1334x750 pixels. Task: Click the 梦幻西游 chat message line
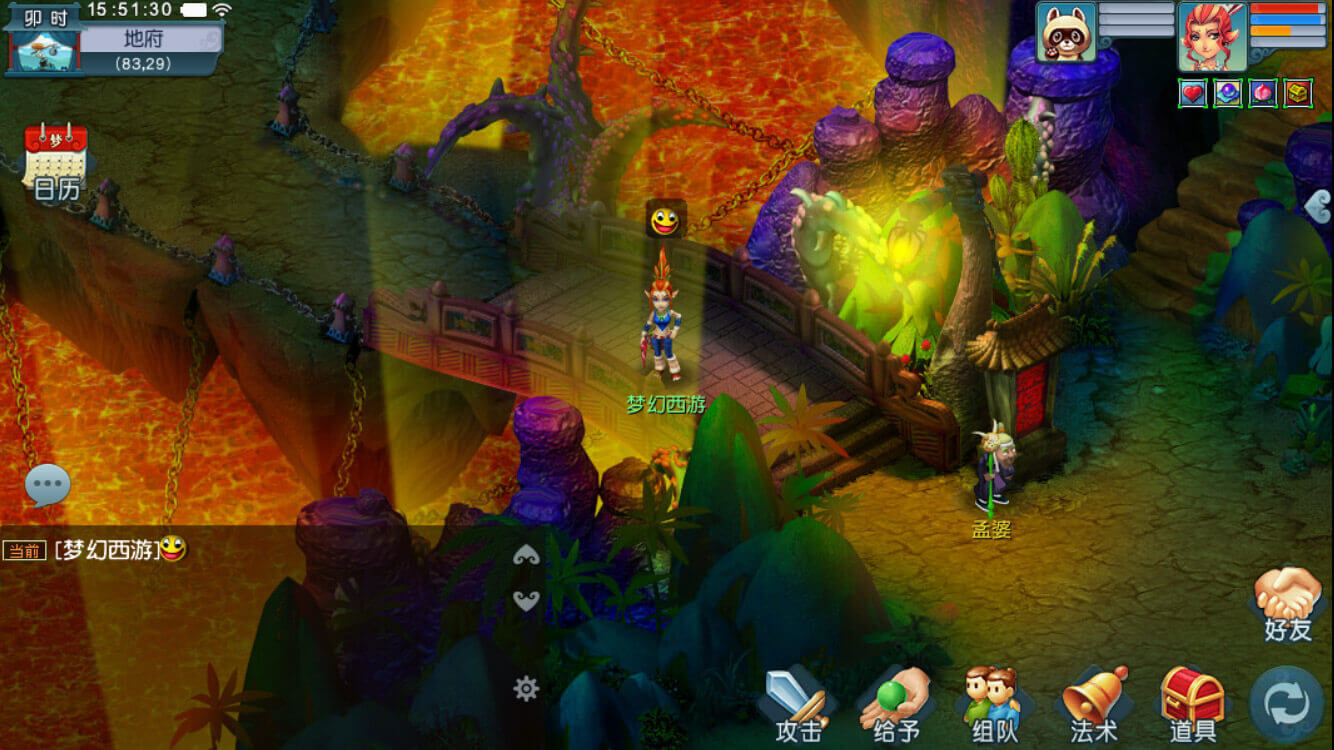(x=110, y=549)
